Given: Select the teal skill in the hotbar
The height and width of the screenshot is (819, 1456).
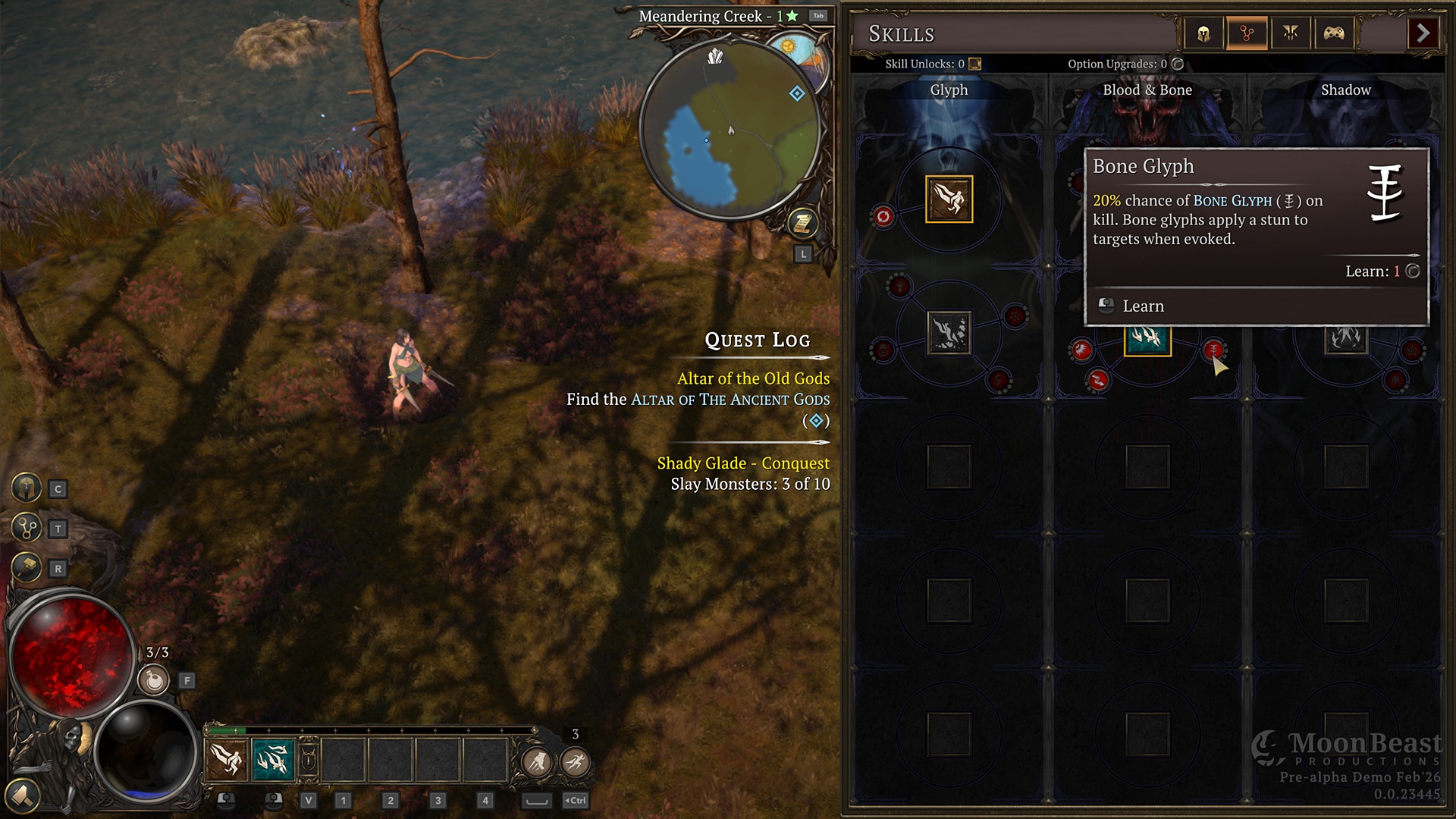Looking at the screenshot, I should (x=273, y=759).
